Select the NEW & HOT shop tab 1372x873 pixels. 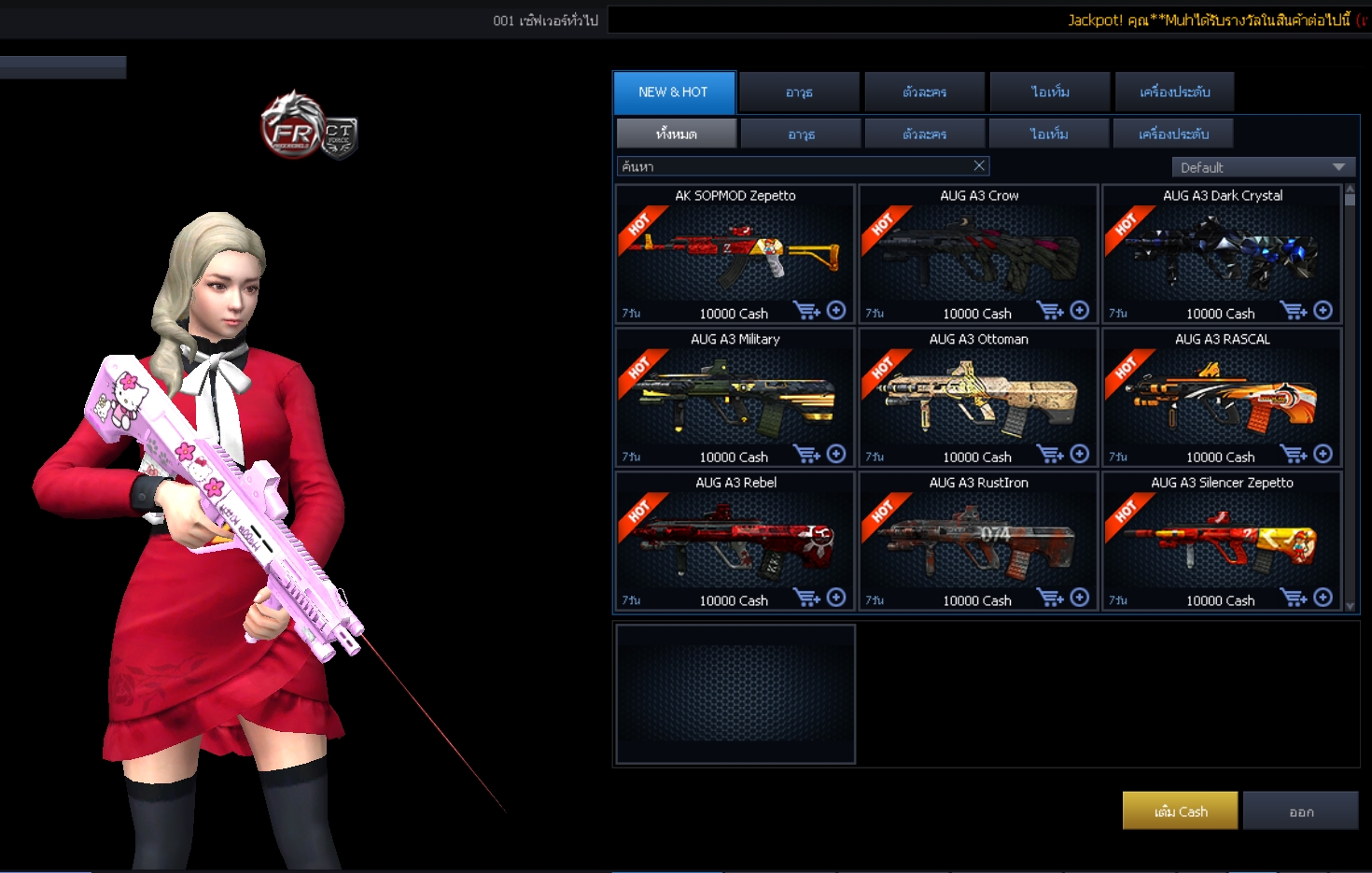tap(674, 92)
